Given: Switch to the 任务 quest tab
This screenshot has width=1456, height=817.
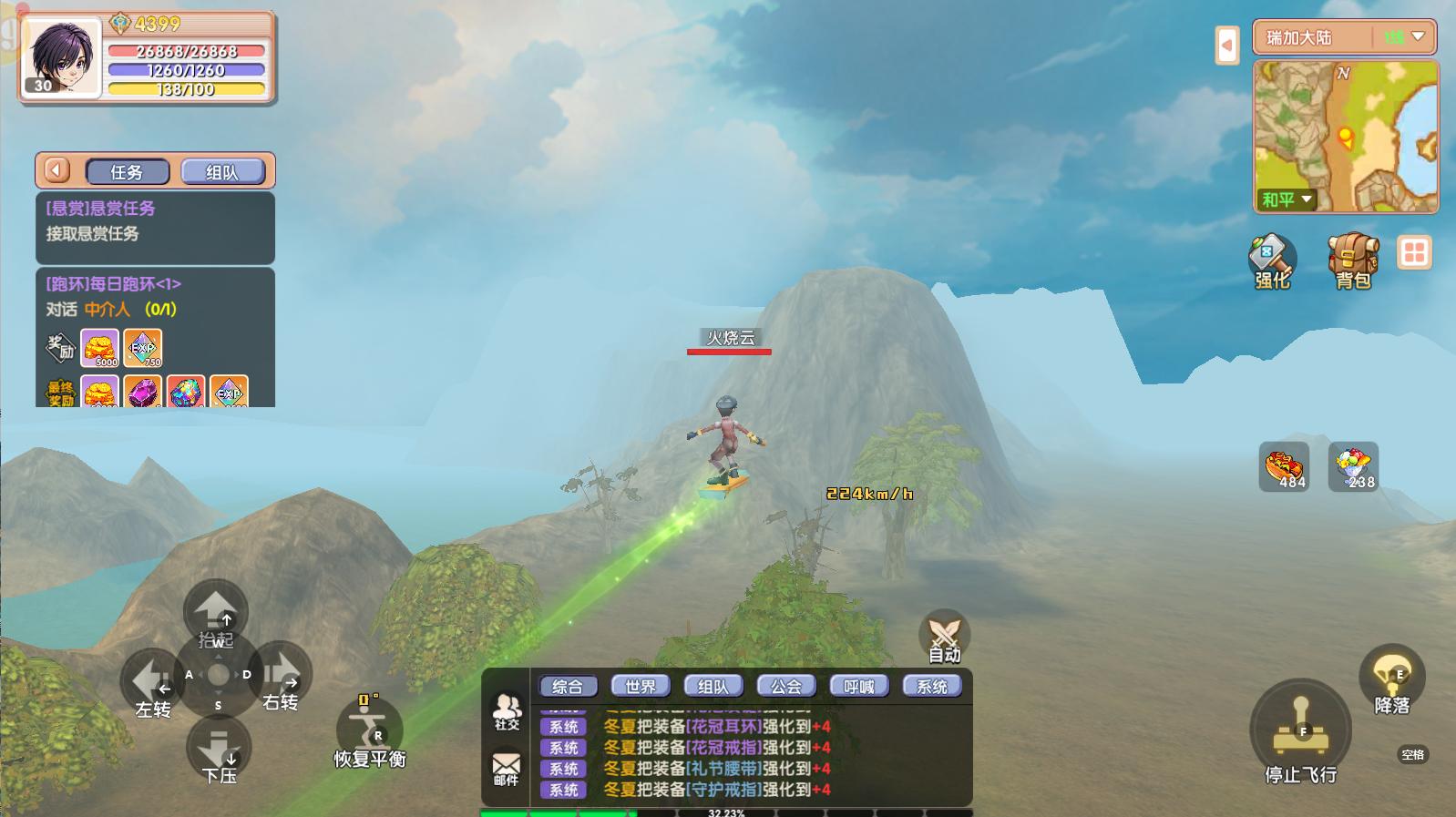Looking at the screenshot, I should point(127,171).
